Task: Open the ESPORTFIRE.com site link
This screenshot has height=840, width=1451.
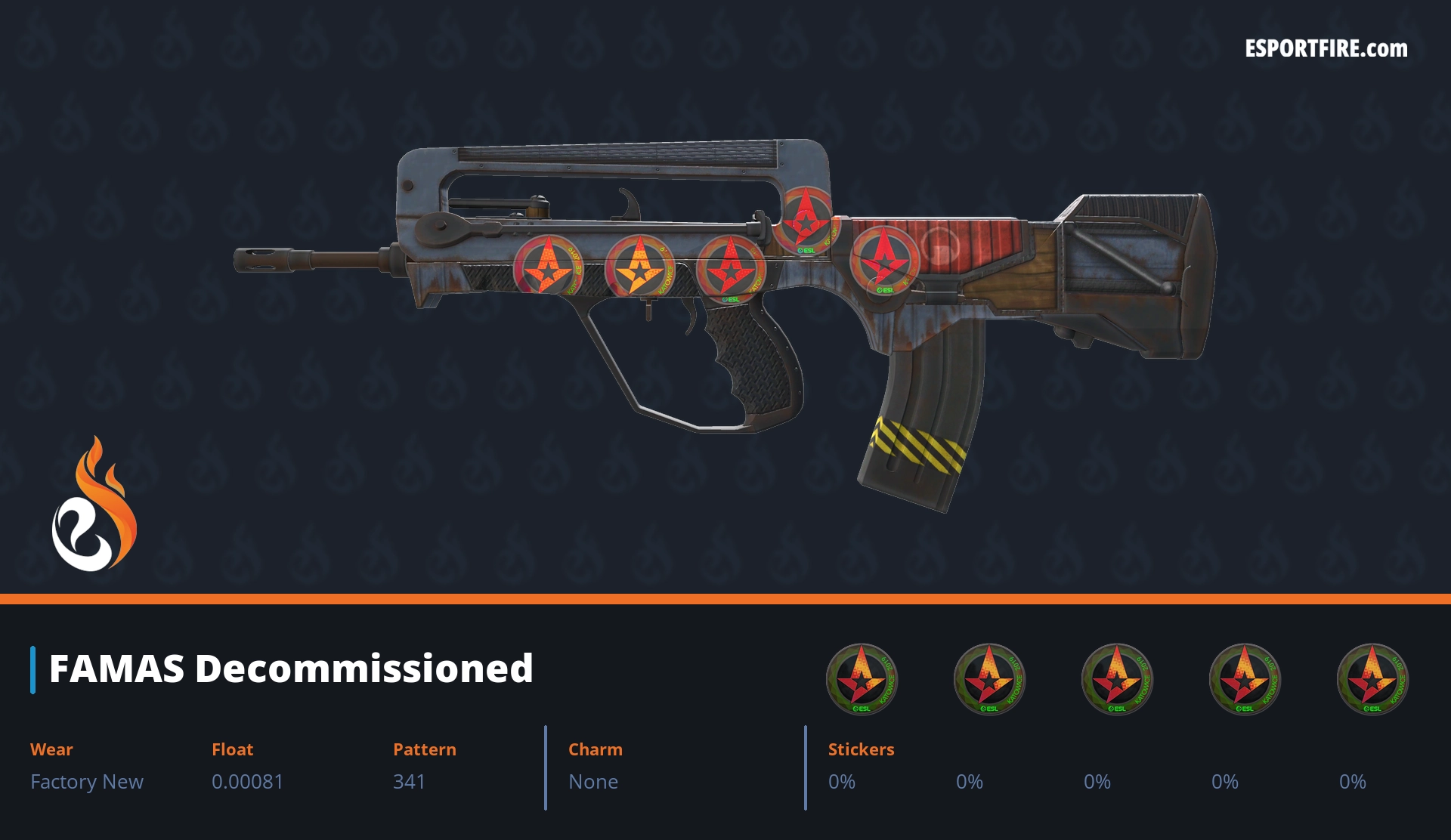Action: (x=1326, y=49)
